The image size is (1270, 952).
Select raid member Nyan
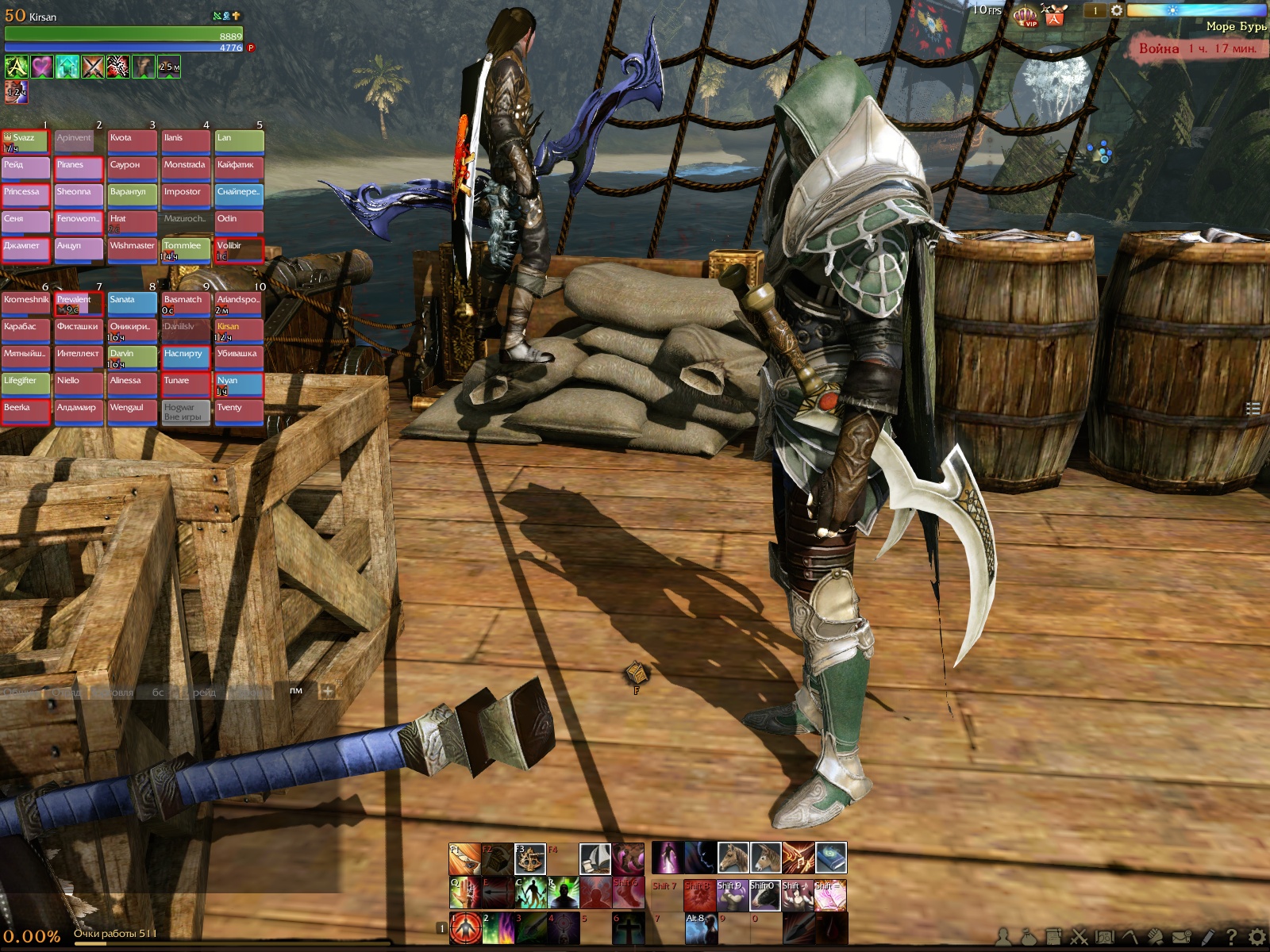click(239, 385)
